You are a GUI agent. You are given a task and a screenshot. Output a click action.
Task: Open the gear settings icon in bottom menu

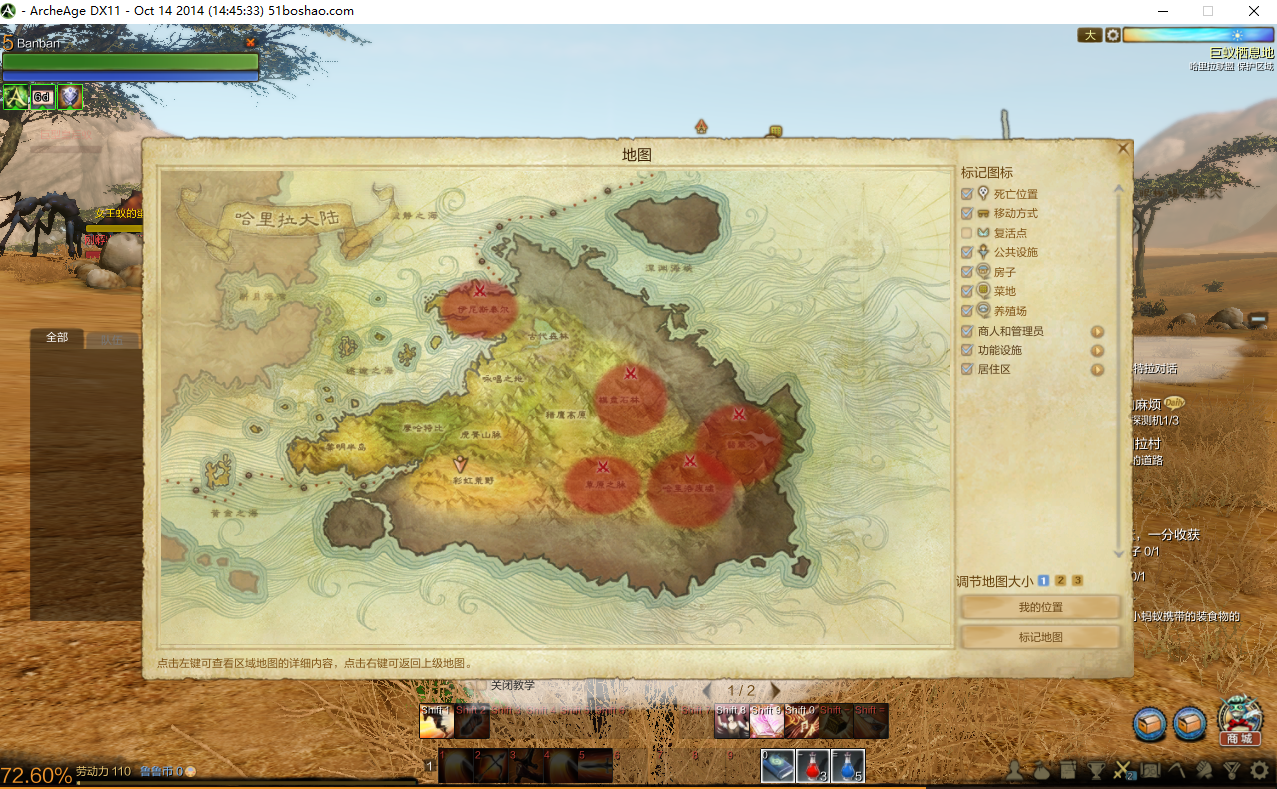click(1259, 771)
